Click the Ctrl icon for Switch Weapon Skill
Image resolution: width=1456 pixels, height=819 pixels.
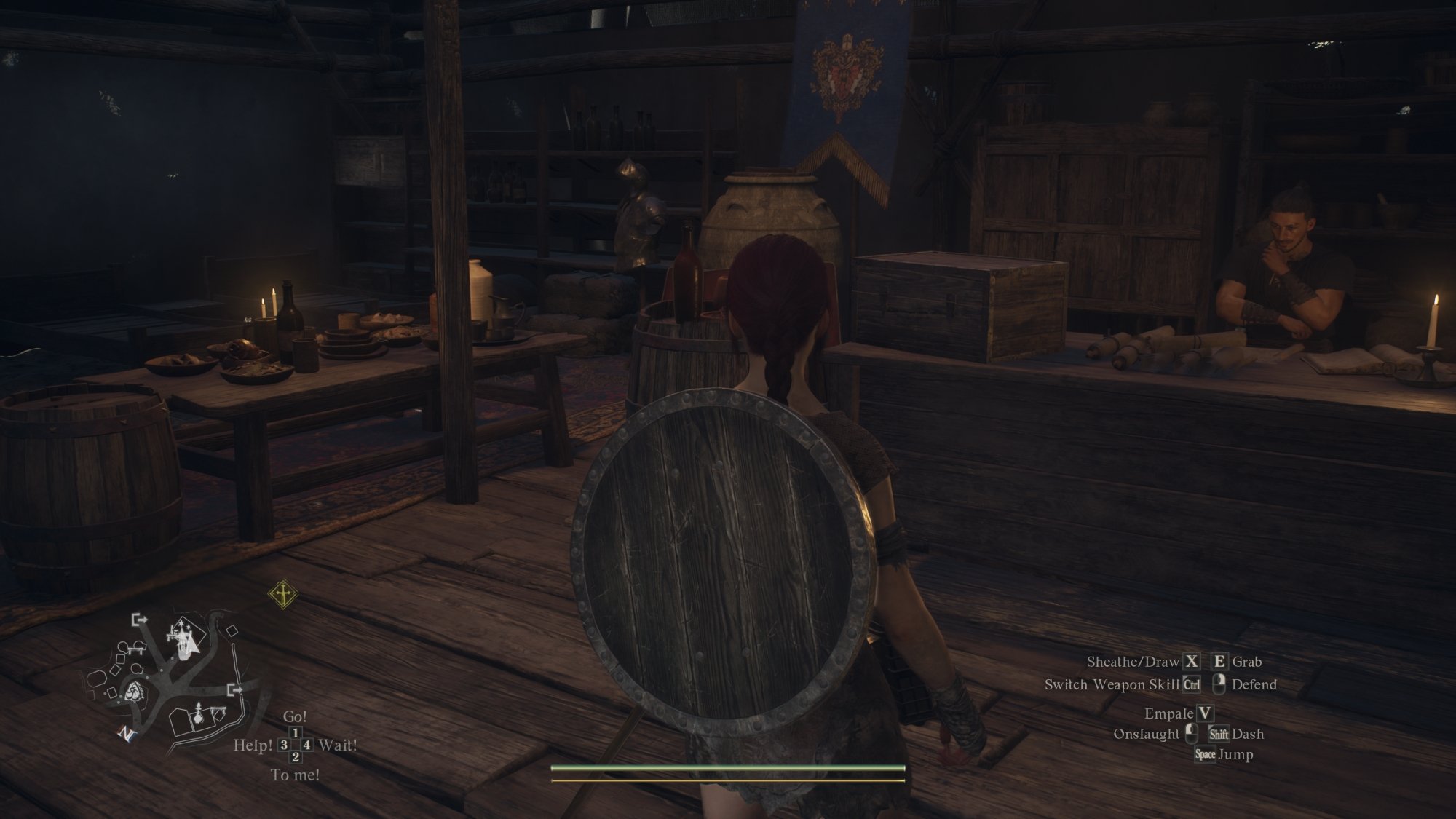point(1192,684)
